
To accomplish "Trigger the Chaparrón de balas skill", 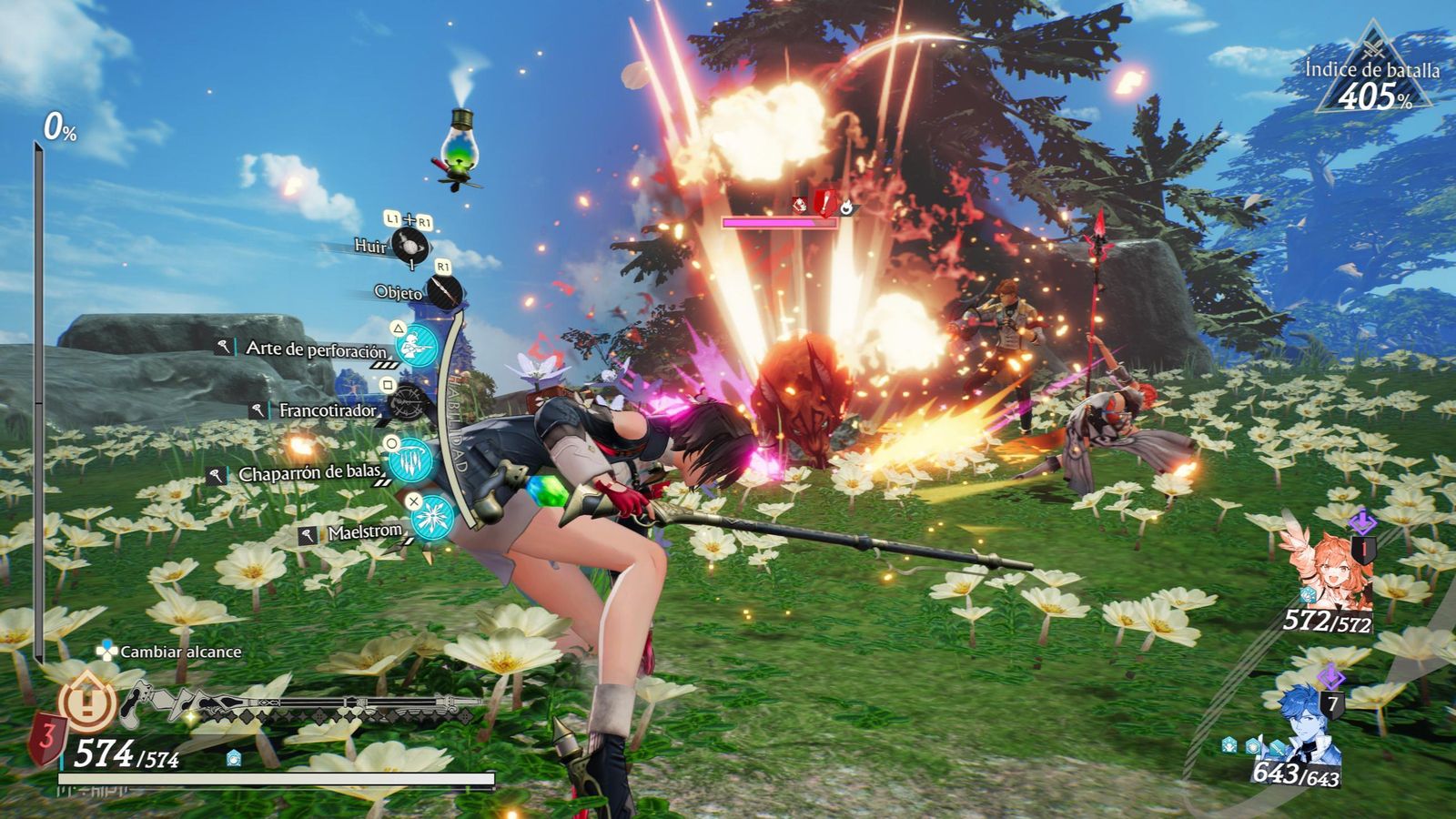I will 410,460.
